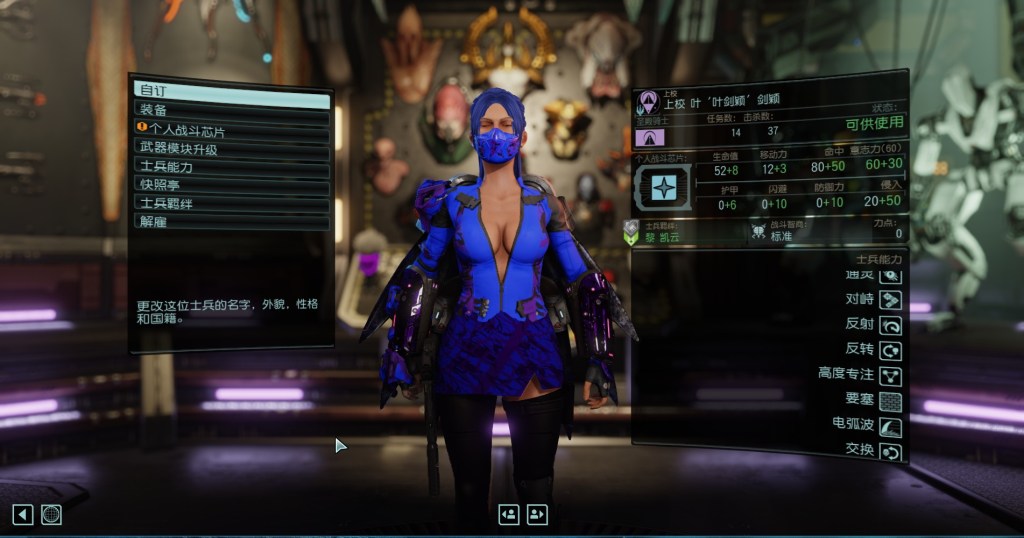Switch to the next soldier
Image resolution: width=1024 pixels, height=538 pixels.
[538, 514]
